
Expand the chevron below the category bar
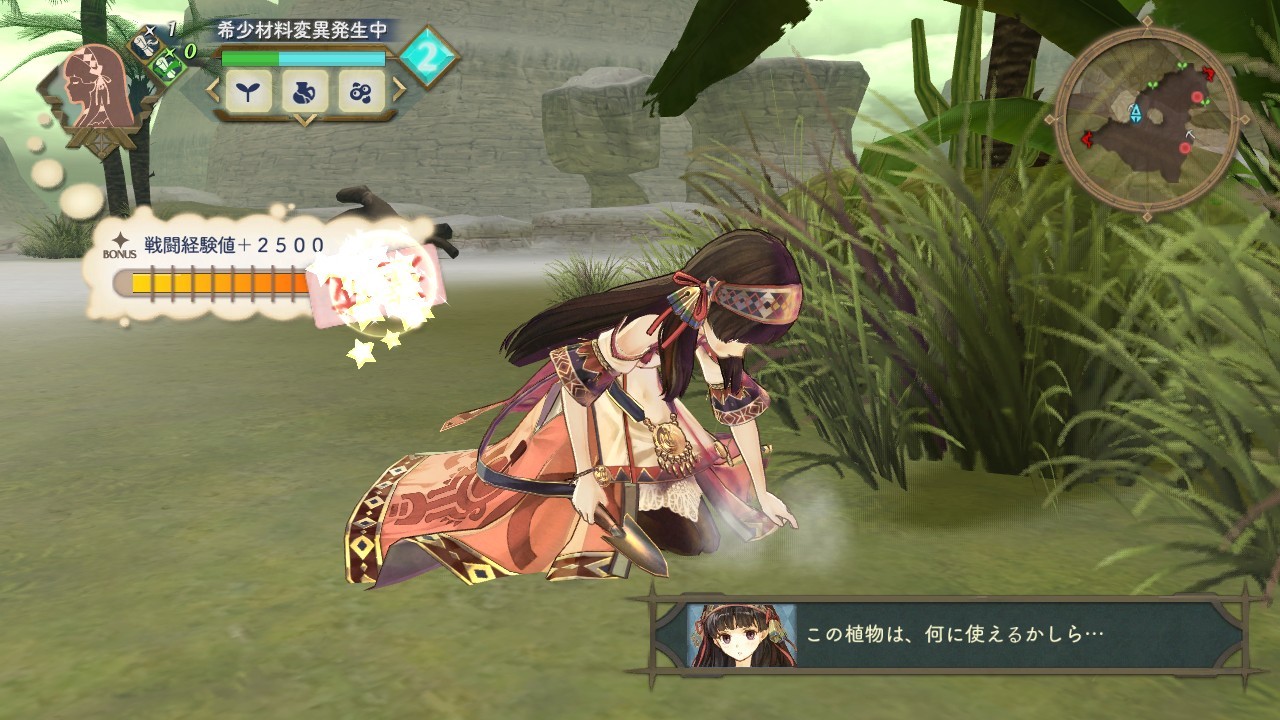coord(305,121)
